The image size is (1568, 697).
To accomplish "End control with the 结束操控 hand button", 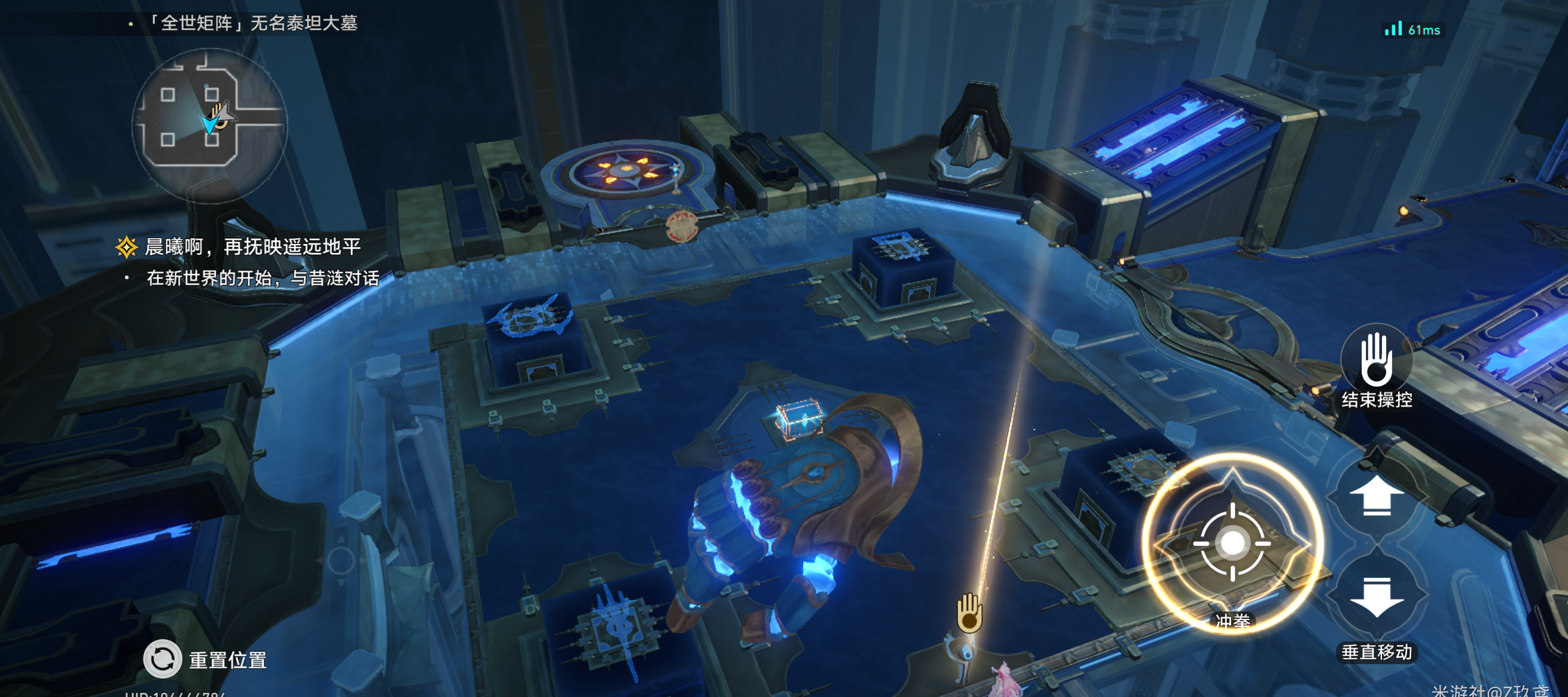I will 1376,361.
